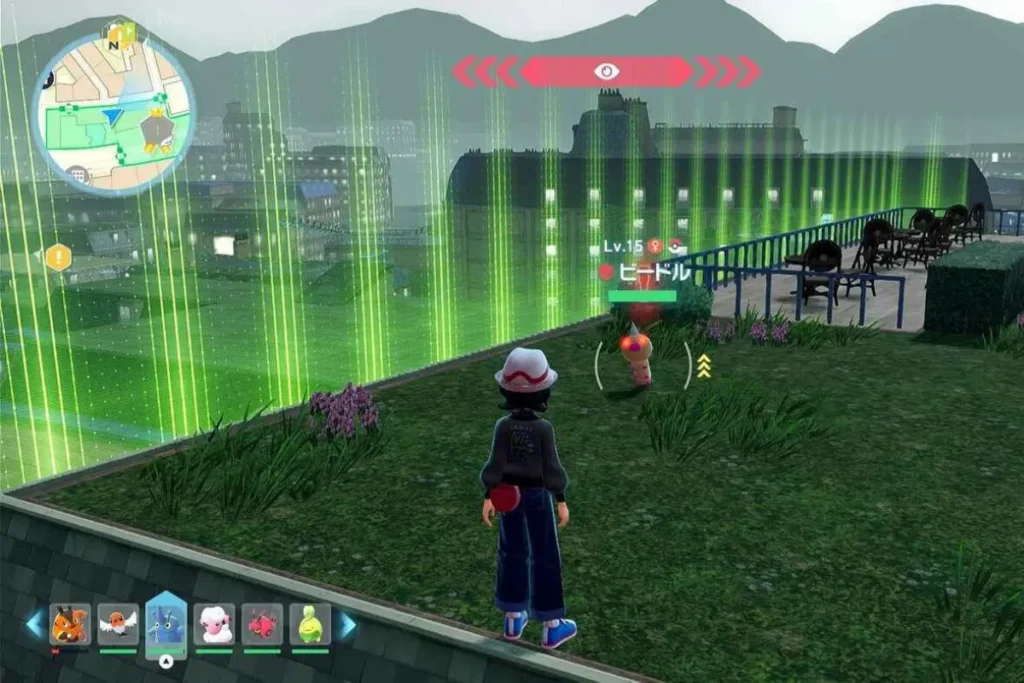Click the party bar's left arrow

pyautogui.click(x=35, y=624)
